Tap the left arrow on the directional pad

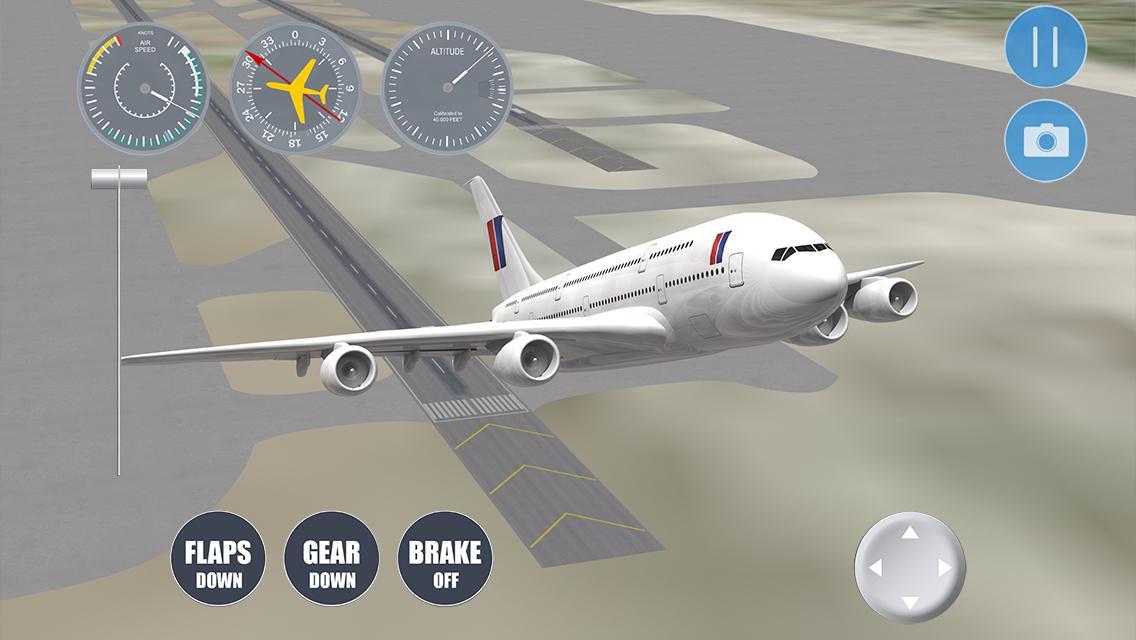pyautogui.click(x=876, y=568)
